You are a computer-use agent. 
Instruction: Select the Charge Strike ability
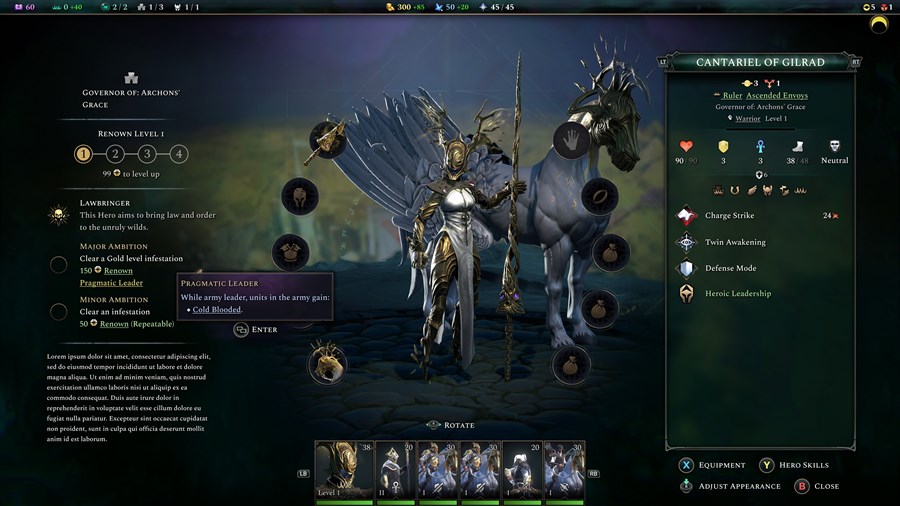tap(729, 216)
